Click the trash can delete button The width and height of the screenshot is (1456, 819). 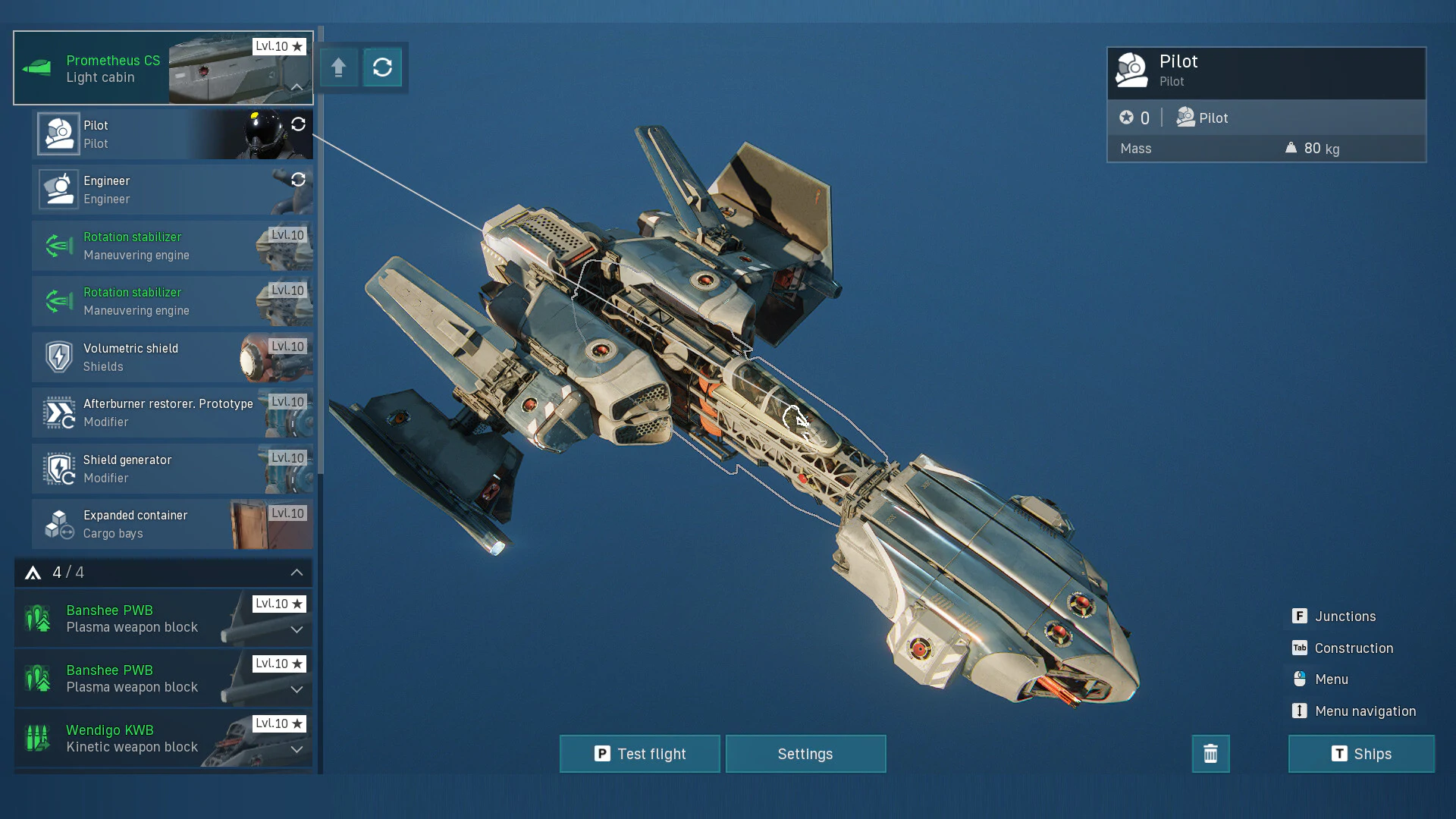coord(1210,754)
